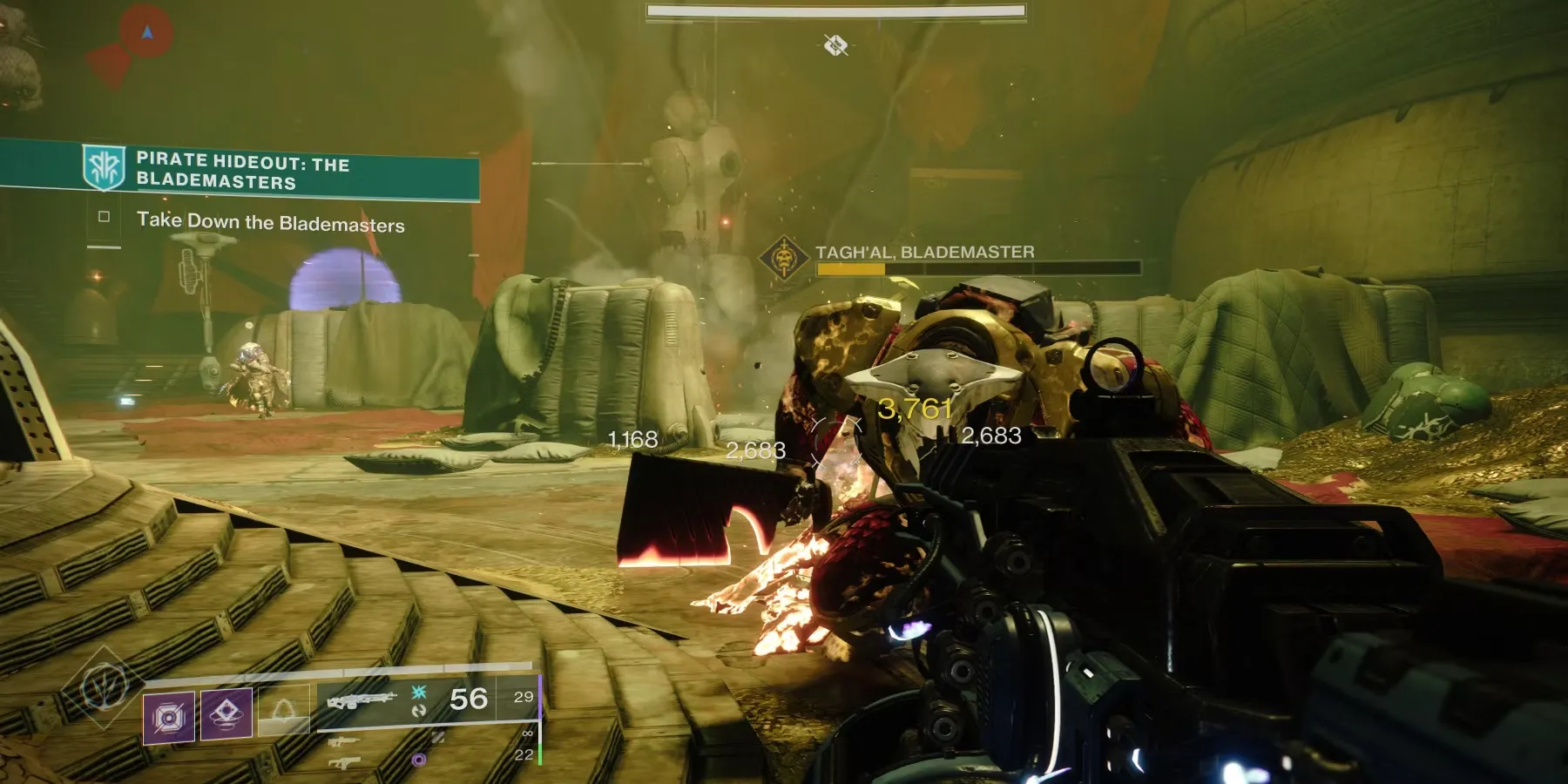Switch to the bottom stowed weapon icon
The image size is (1568, 784).
click(x=344, y=763)
